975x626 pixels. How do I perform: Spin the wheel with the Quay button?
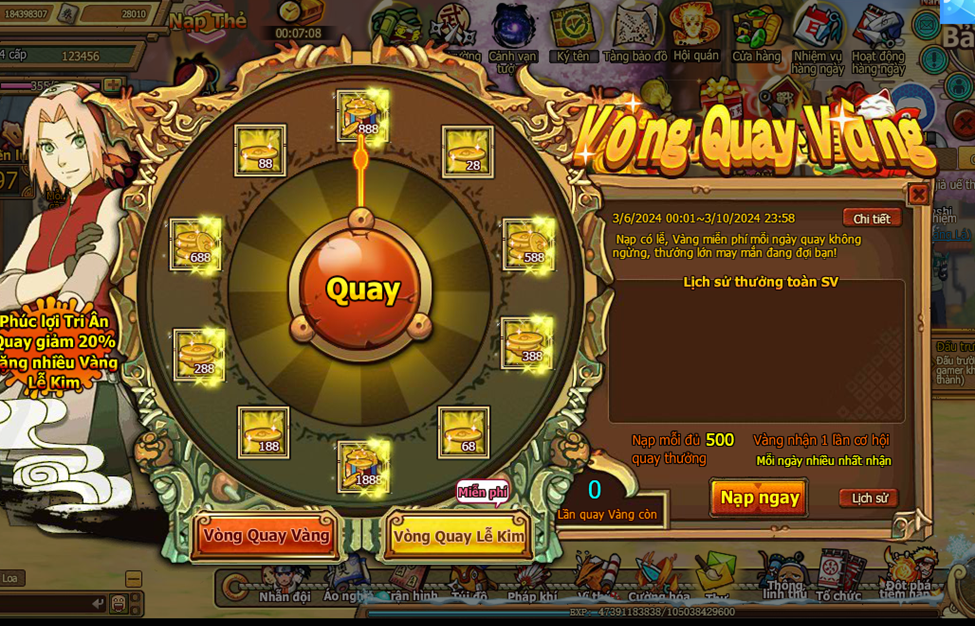362,289
